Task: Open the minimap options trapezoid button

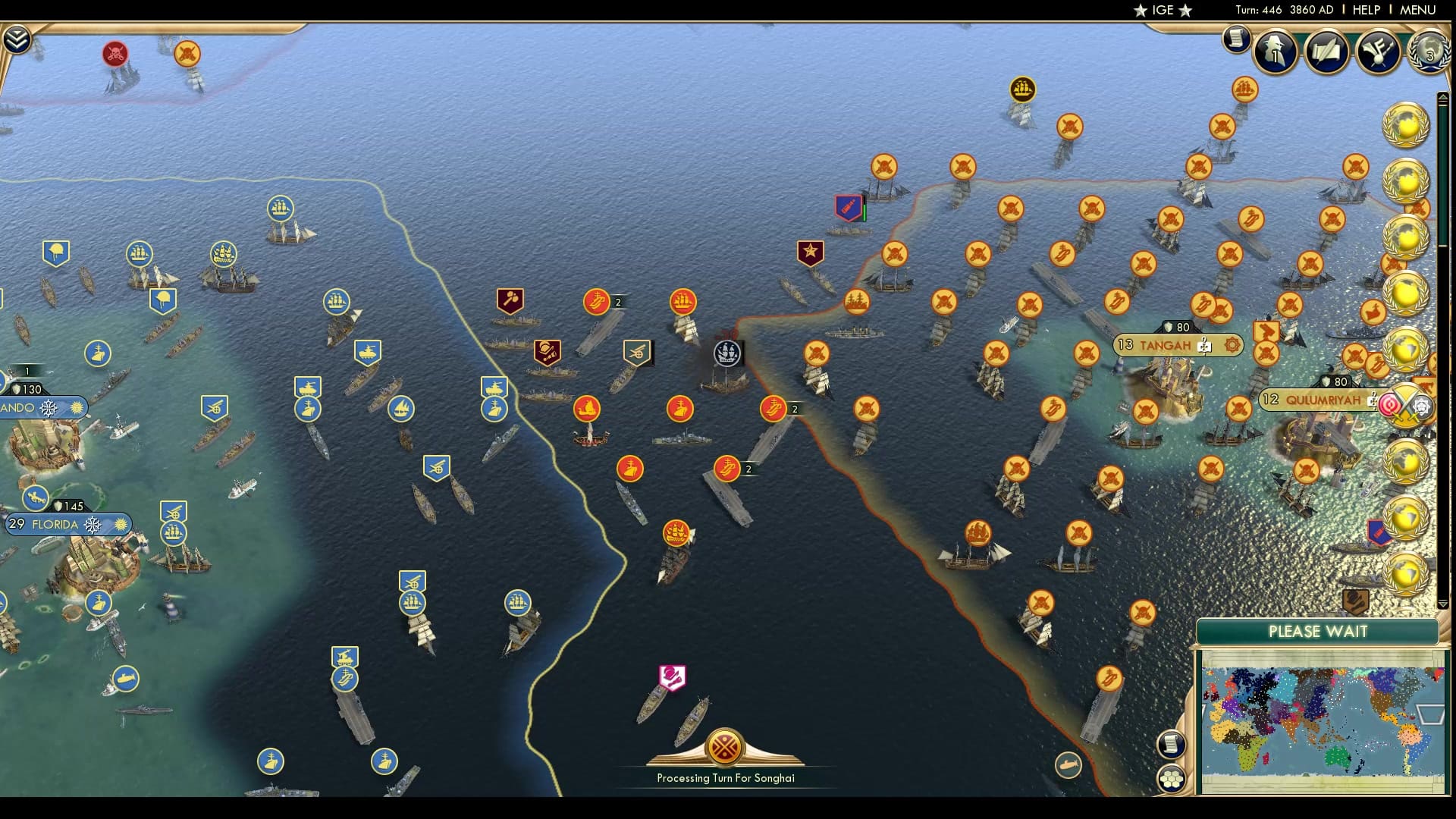Action: [x=1431, y=714]
